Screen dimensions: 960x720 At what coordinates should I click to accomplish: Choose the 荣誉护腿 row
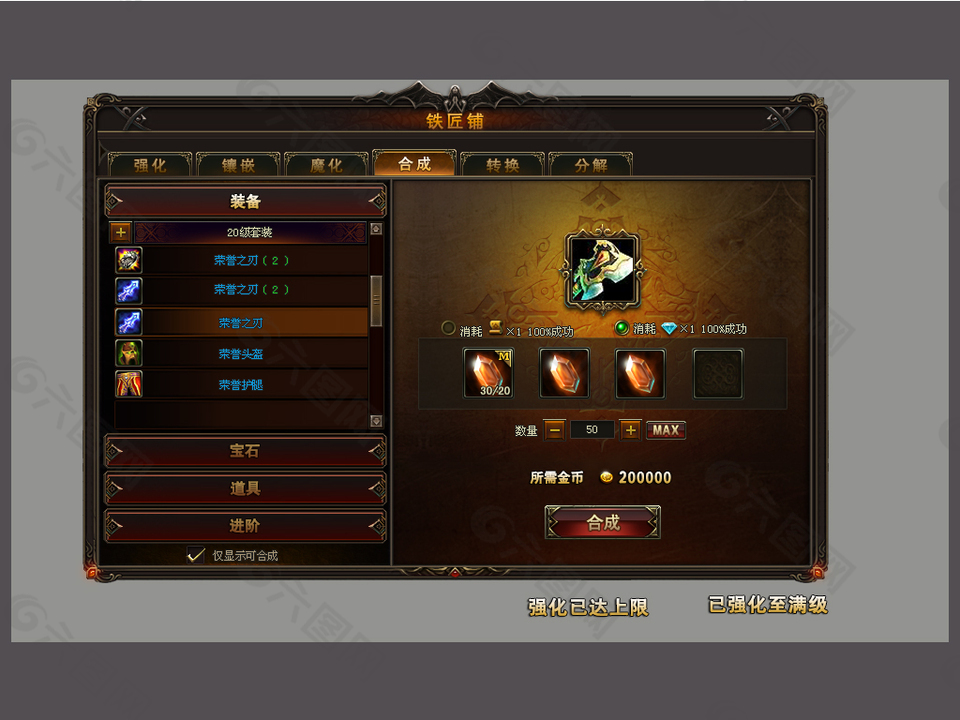pyautogui.click(x=241, y=384)
